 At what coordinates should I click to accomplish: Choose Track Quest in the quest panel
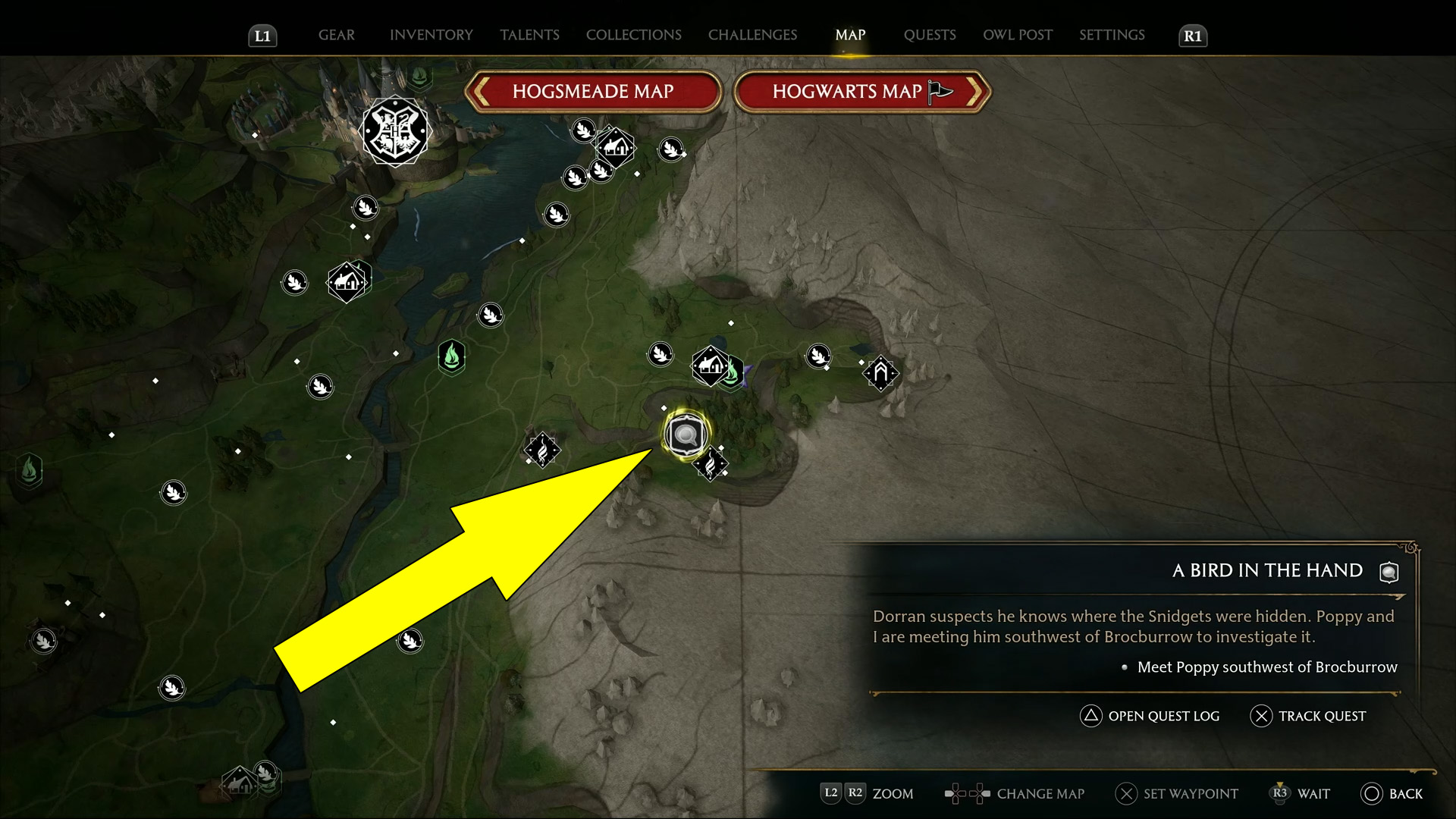[x=1308, y=716]
